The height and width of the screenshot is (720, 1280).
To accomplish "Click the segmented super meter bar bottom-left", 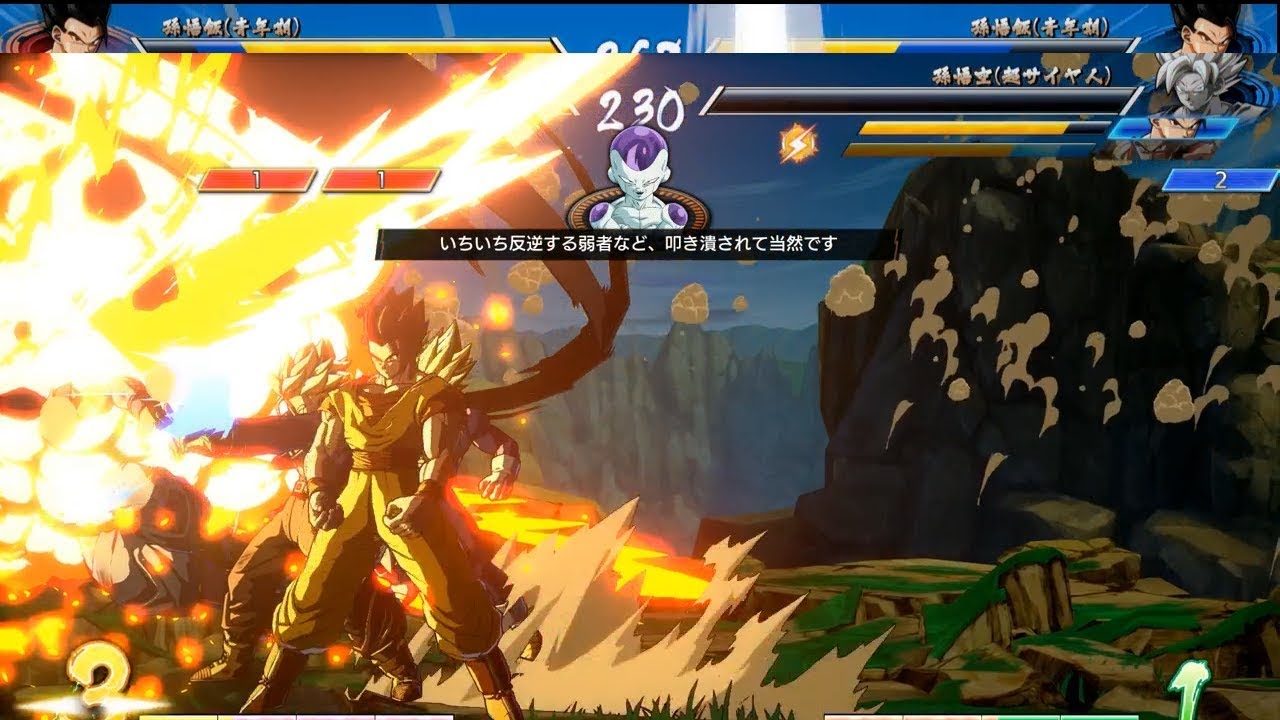I will 300,715.
